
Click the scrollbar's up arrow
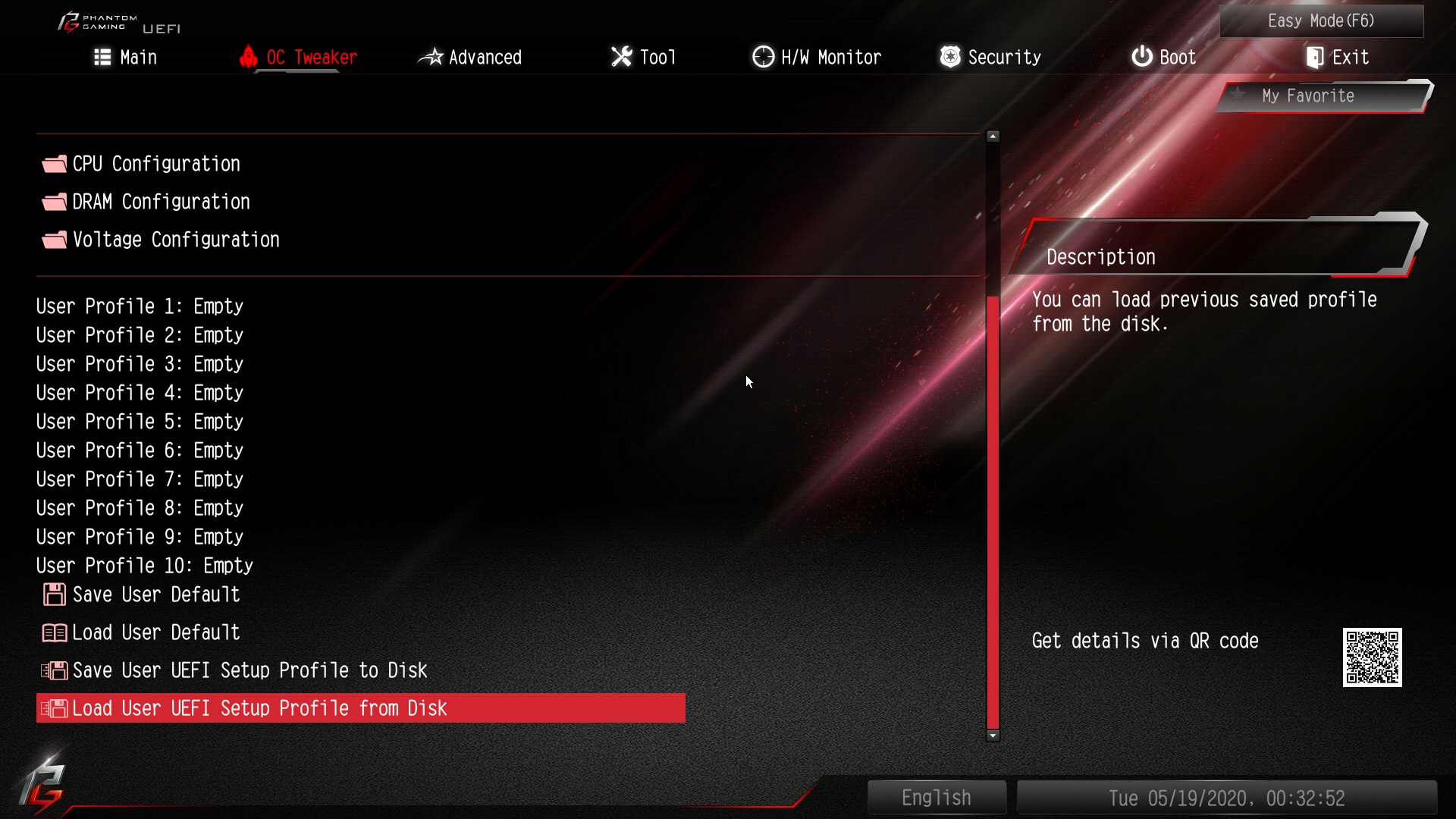(x=993, y=136)
